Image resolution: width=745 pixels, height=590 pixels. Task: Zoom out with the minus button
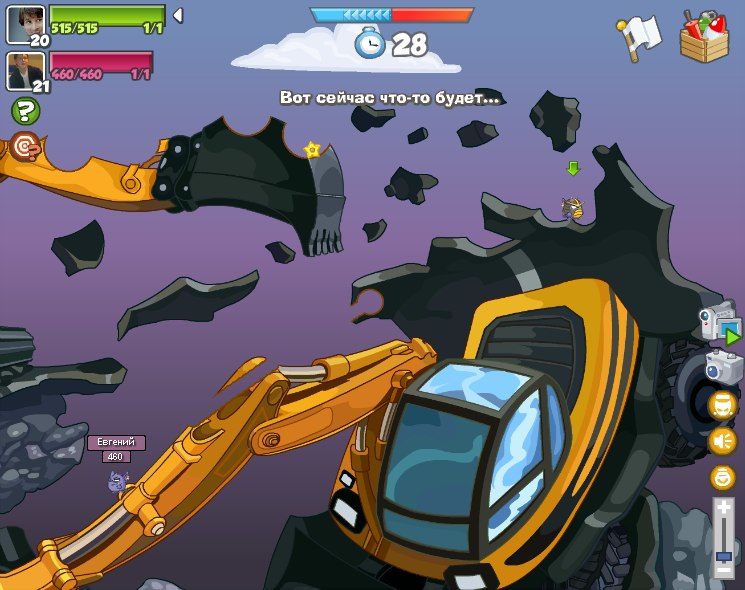(723, 570)
